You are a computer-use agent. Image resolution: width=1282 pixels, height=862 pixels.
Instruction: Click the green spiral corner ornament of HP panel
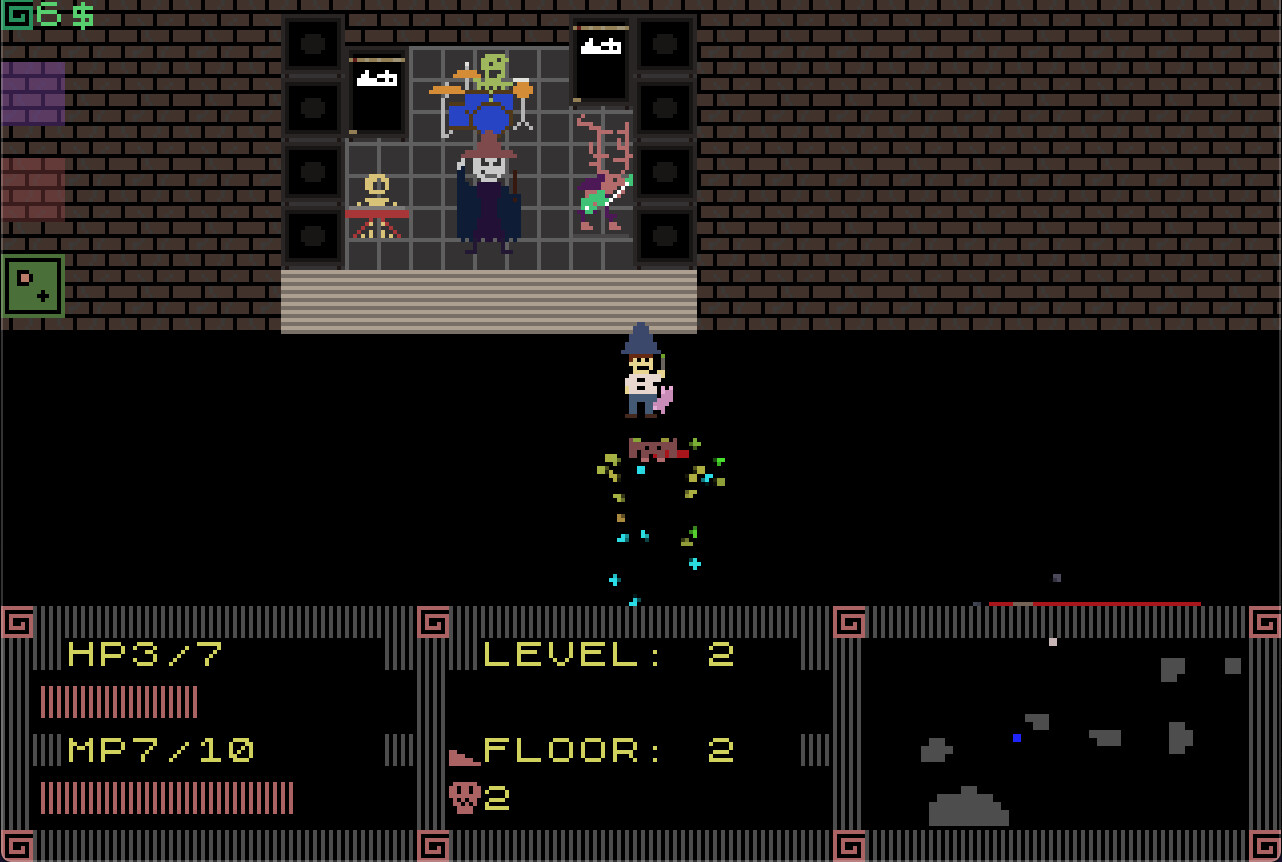tap(18, 622)
